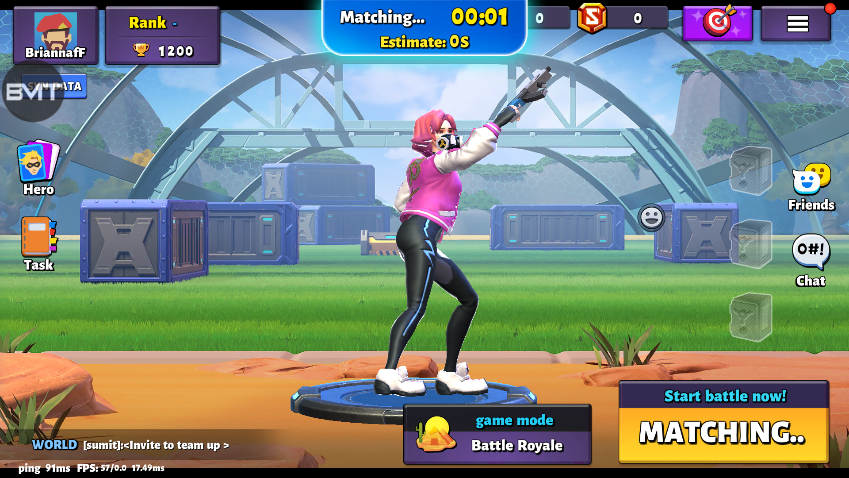This screenshot has height=478, width=849.
Task: Open the Hero selection screen
Action: pyautogui.click(x=38, y=167)
